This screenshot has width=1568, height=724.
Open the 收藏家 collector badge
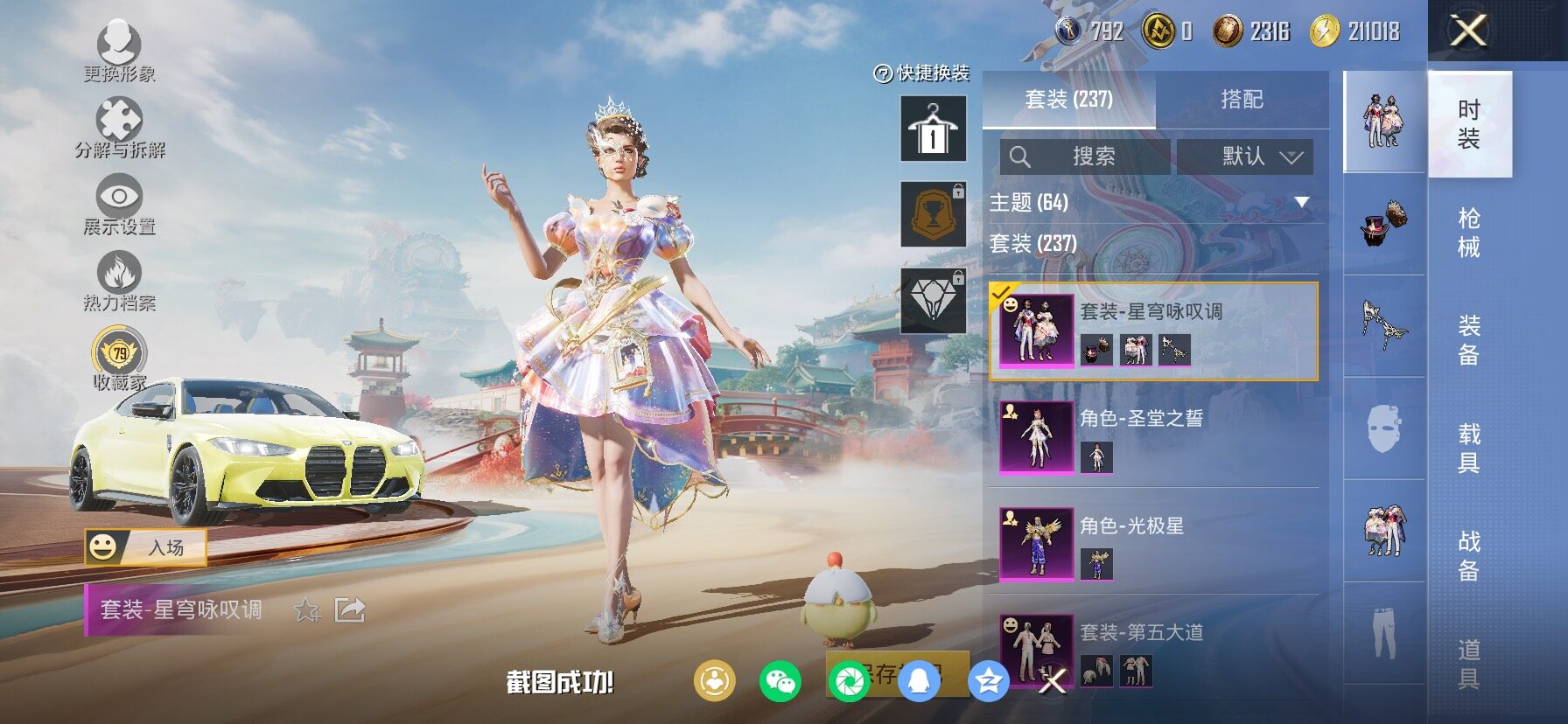(x=119, y=359)
